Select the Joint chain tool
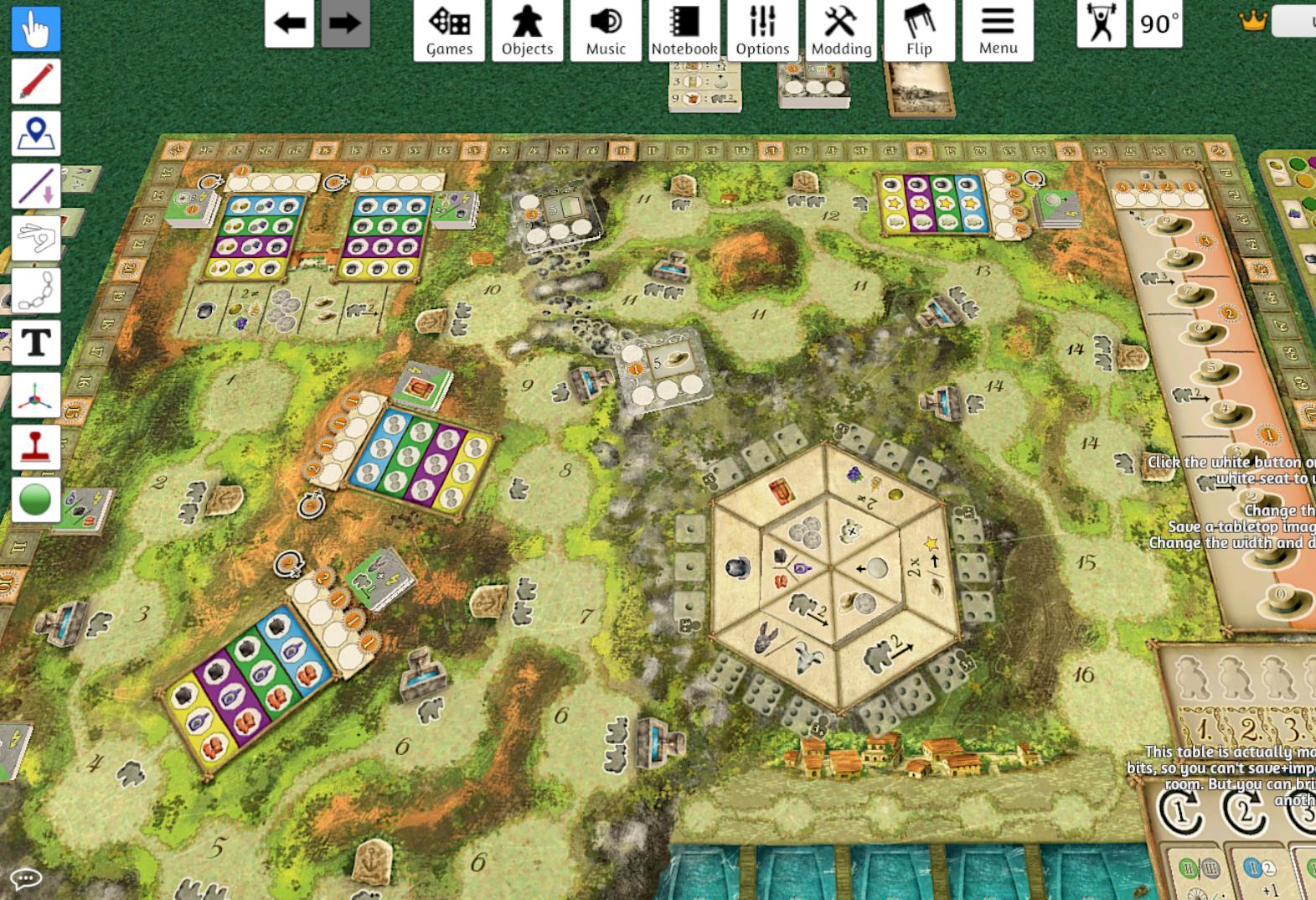The image size is (1316, 900). coord(35,292)
